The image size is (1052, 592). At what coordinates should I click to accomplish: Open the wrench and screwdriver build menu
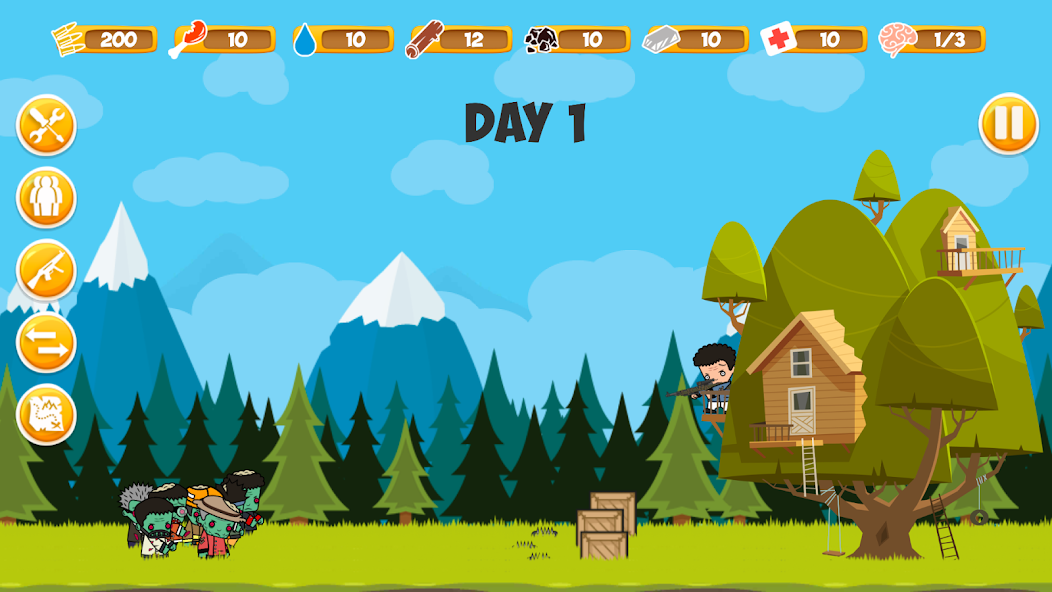point(46,126)
